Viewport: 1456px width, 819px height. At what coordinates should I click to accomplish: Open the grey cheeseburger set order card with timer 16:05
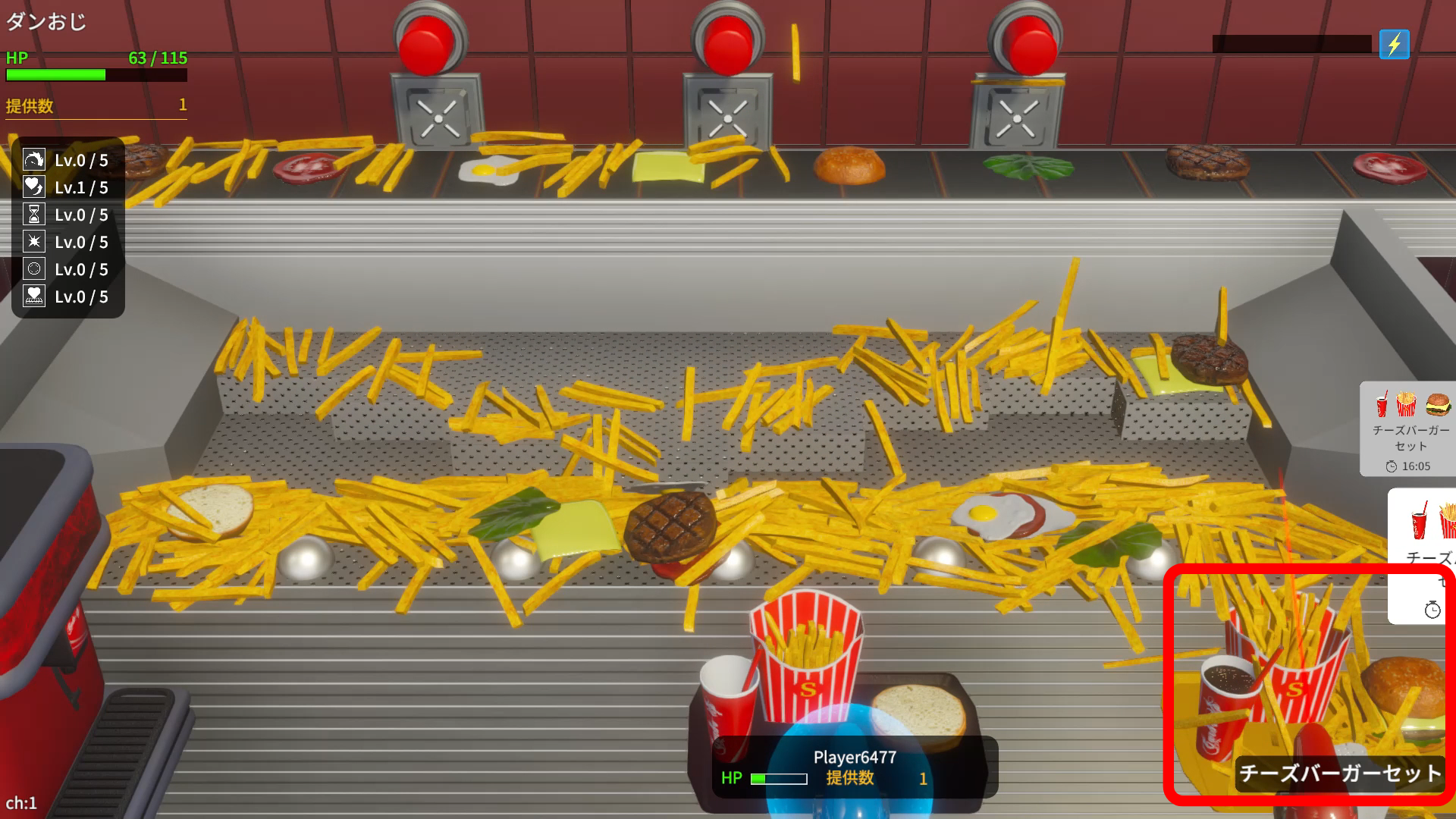[x=1409, y=429]
